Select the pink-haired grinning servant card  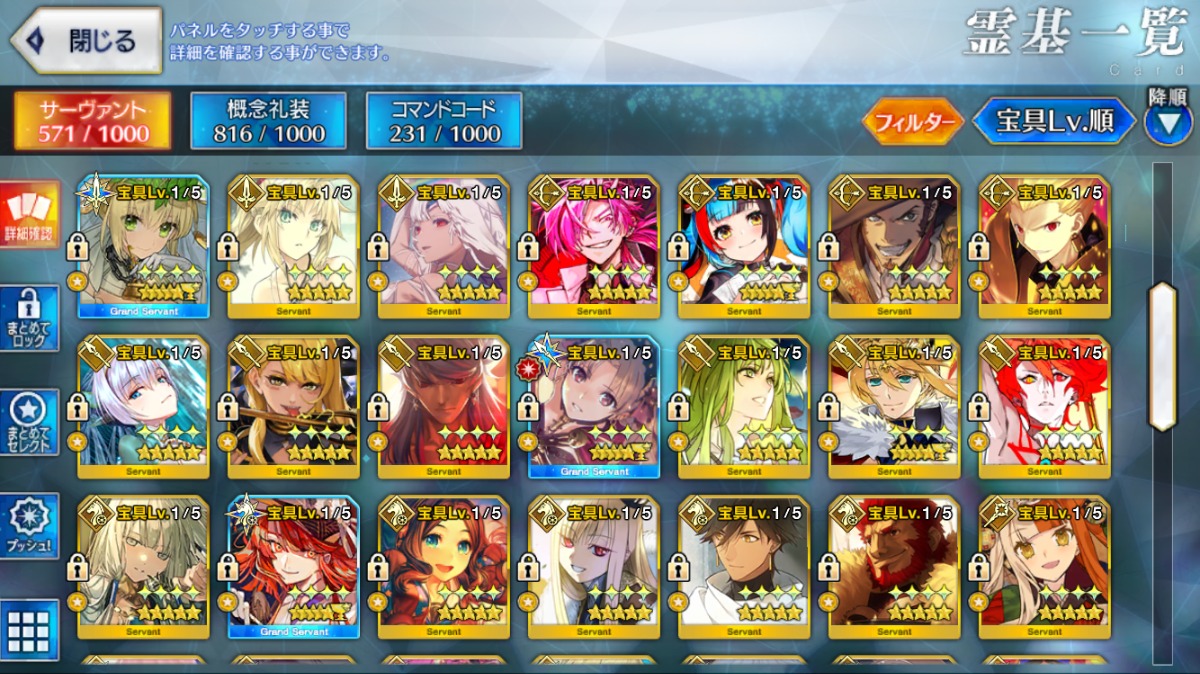594,246
